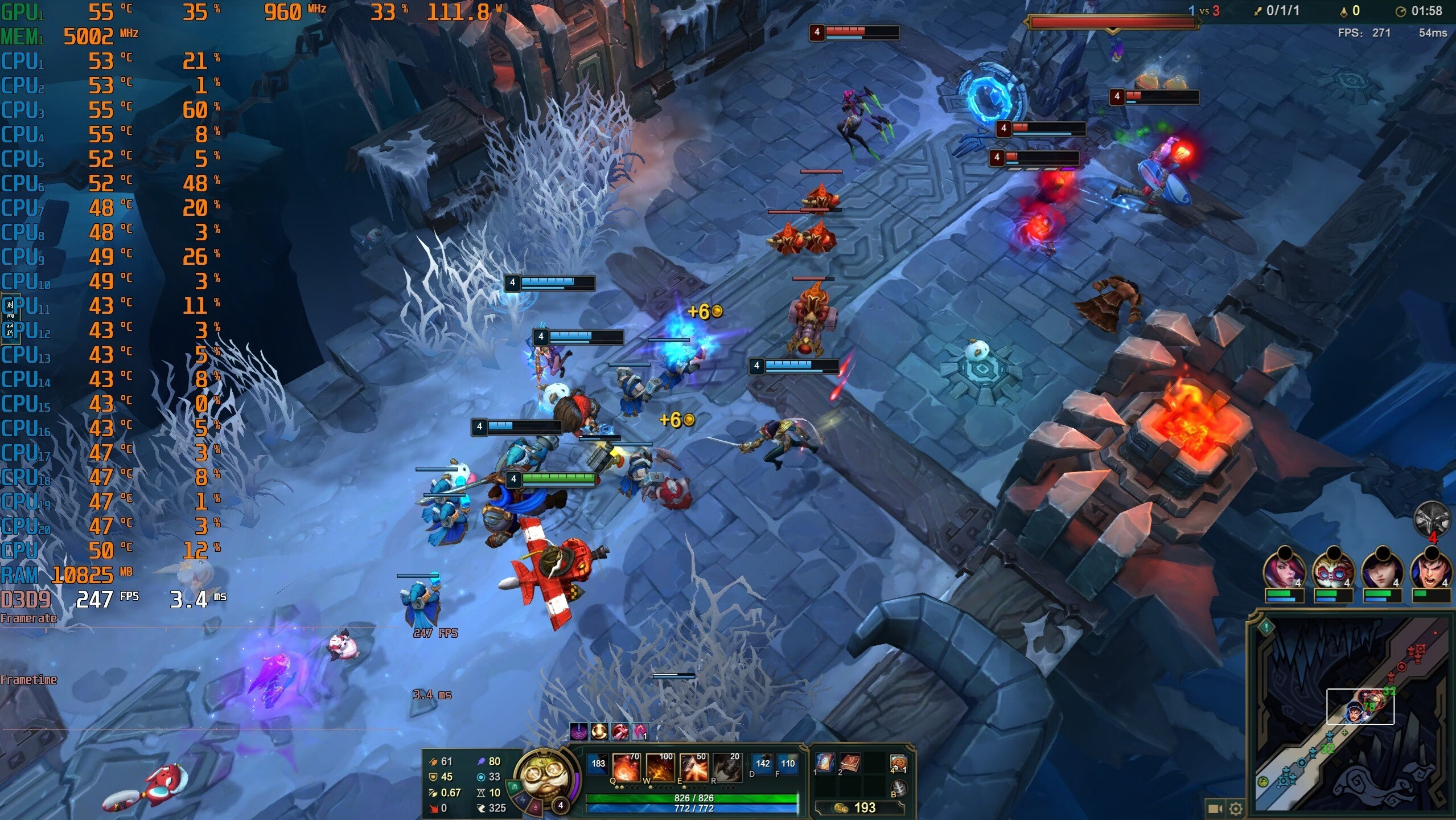Trigger the F summoner spell slot
This screenshot has width=1456, height=820.
pos(788,764)
